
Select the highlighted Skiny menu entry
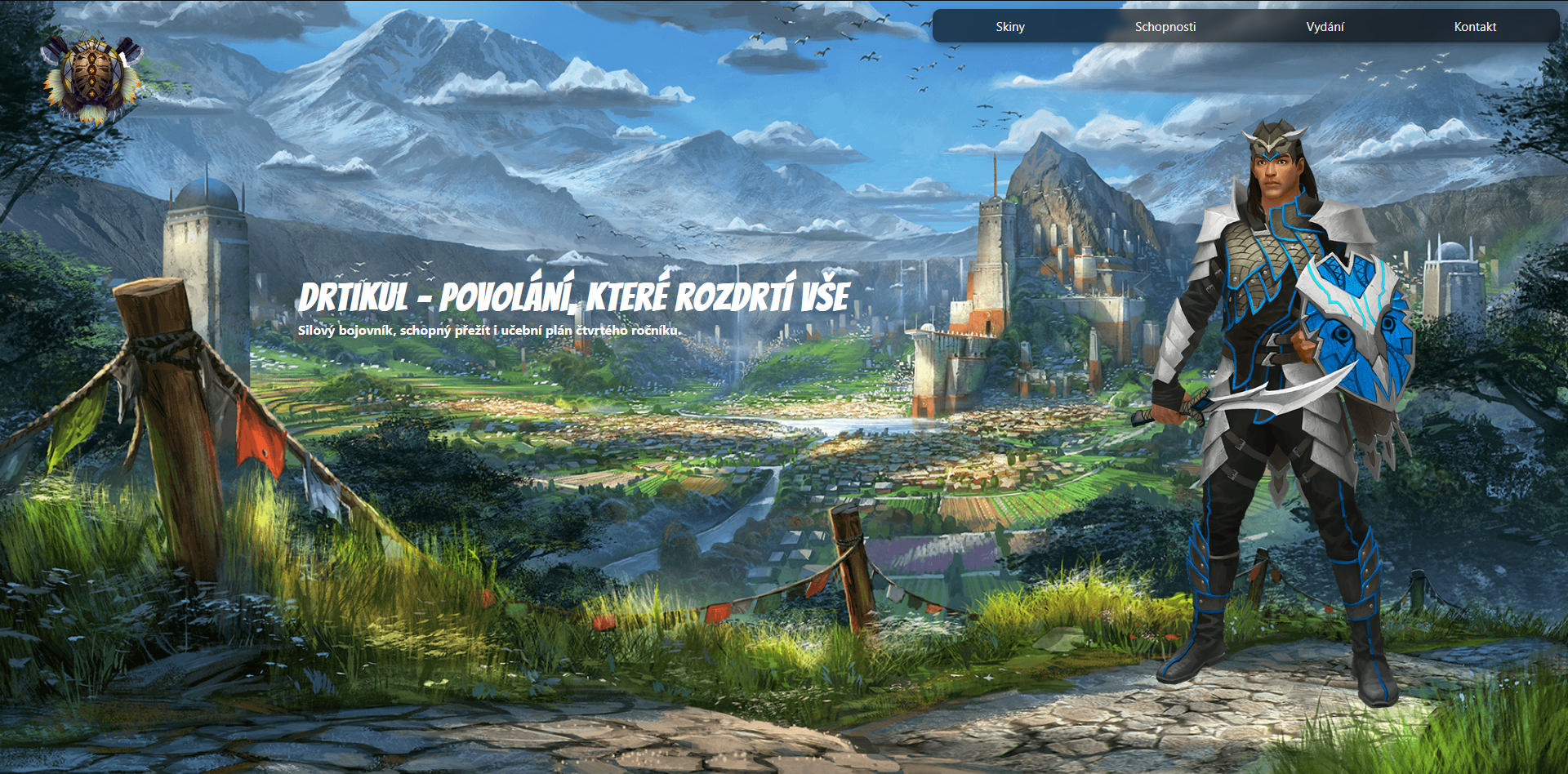(x=1009, y=26)
